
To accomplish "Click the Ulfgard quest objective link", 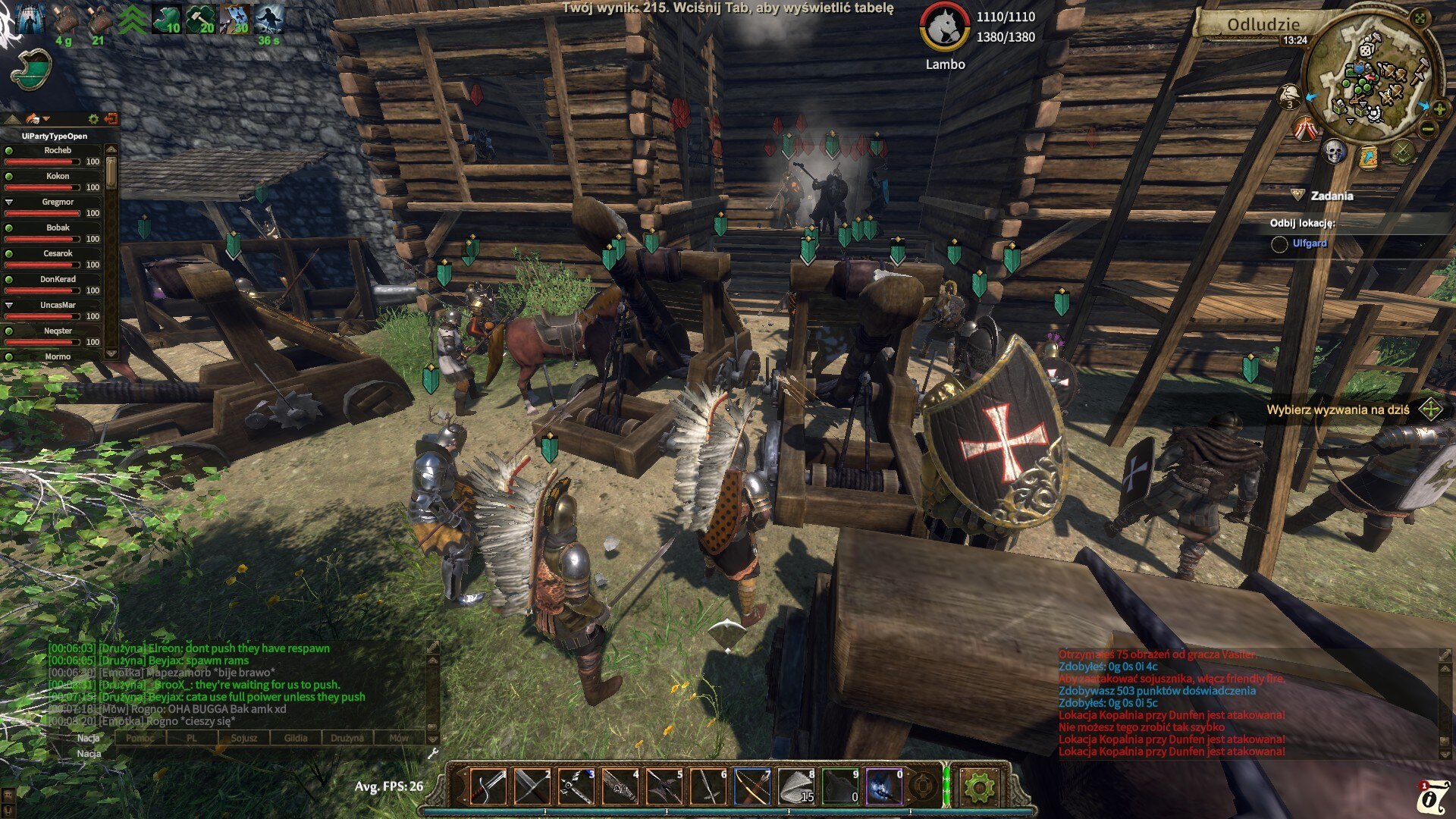I will [1310, 243].
